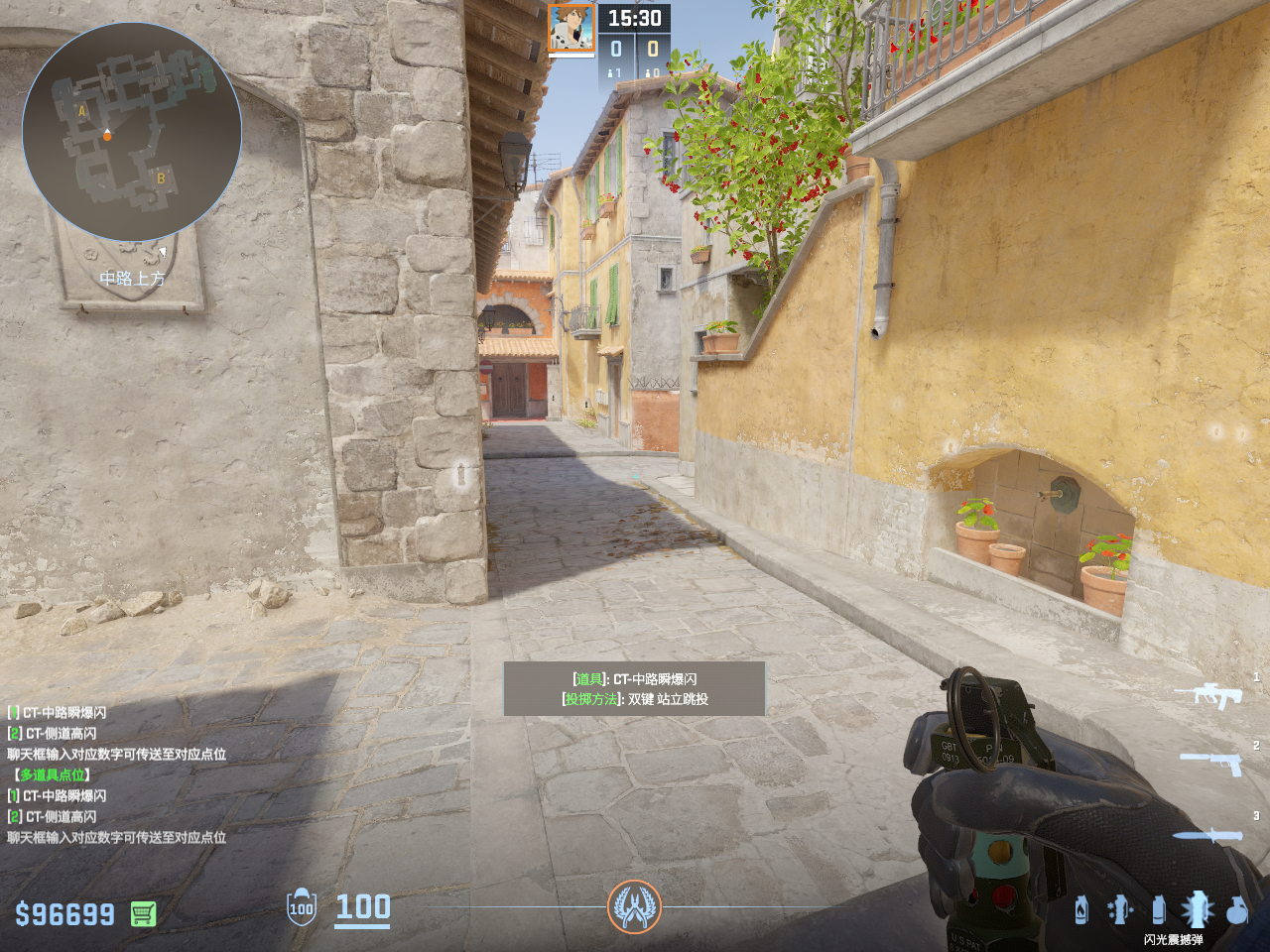Click the circular radar minimap
The width and height of the screenshot is (1270, 952).
coord(132,131)
